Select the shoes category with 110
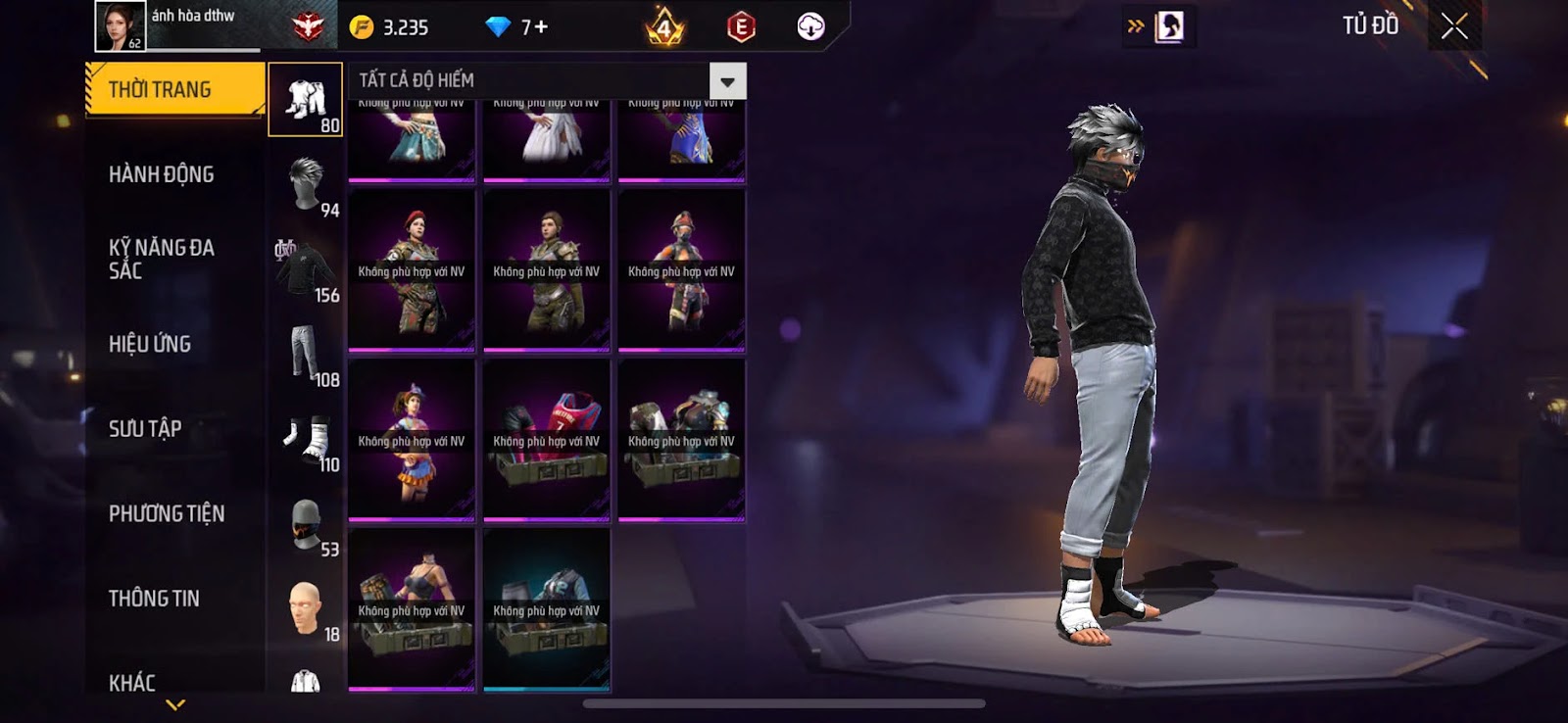1568x723 pixels. coord(306,440)
